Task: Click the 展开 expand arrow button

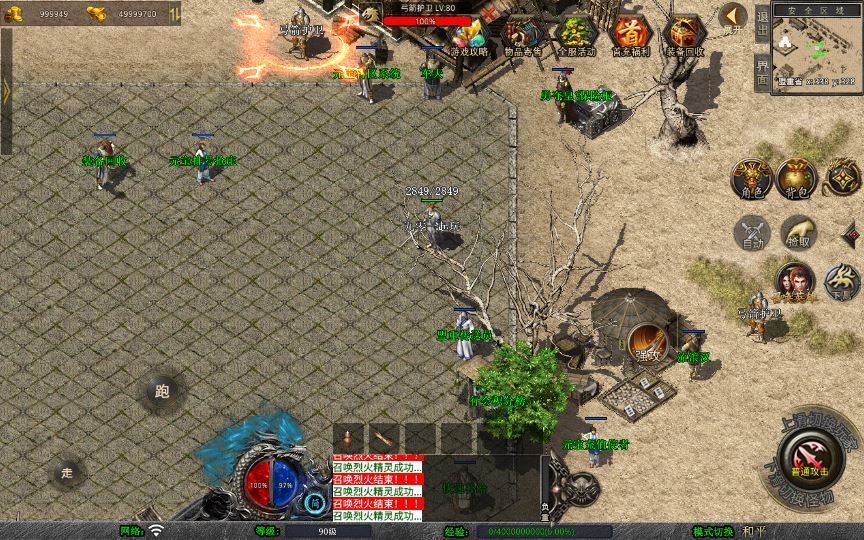Action: (x=734, y=18)
